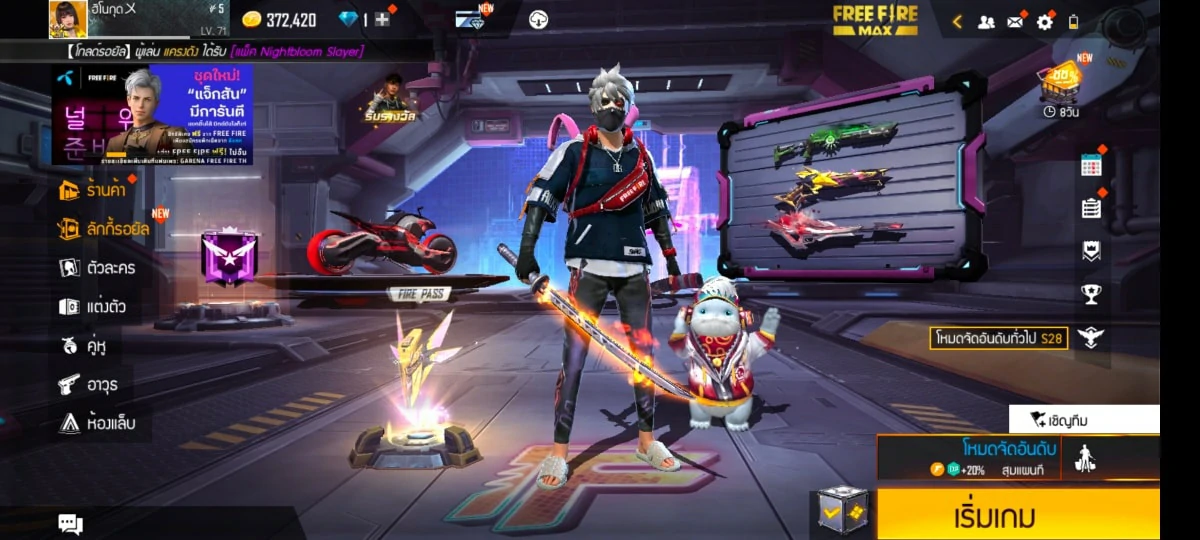Screen dimensions: 1200x540
Task: Open the แต่งตัว outfit menu
Action: pyautogui.click(x=92, y=306)
